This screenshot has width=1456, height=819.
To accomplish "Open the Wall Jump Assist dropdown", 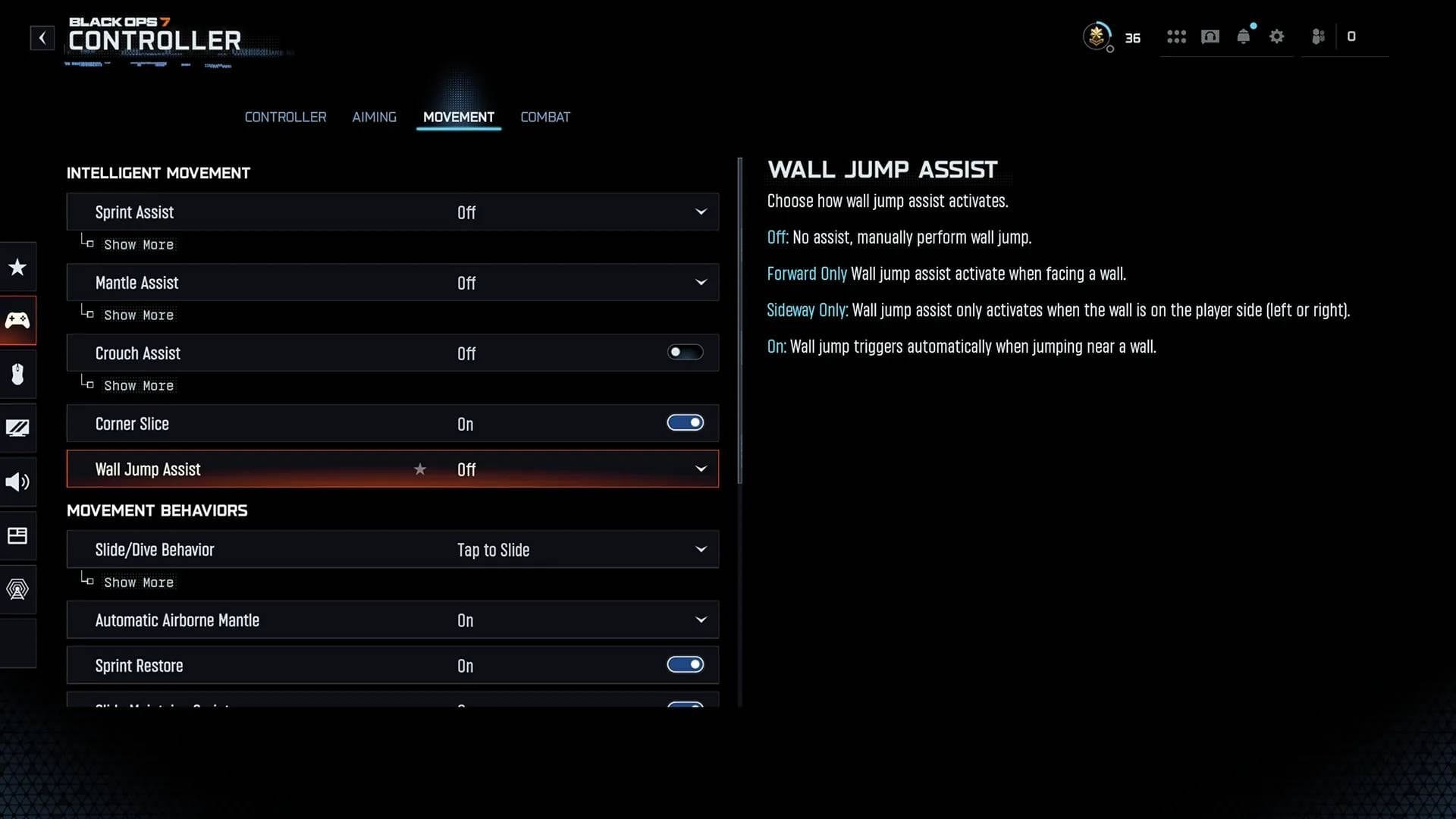I will [701, 469].
